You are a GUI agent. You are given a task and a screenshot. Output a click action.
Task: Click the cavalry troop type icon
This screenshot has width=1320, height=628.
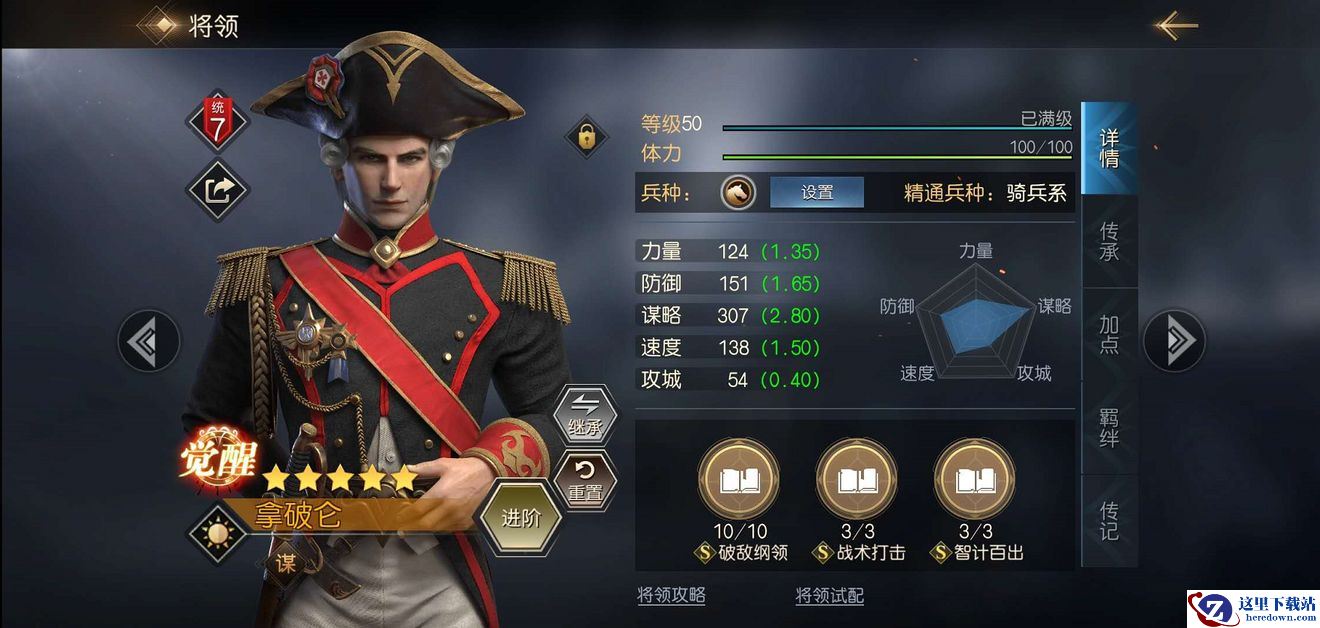point(738,193)
